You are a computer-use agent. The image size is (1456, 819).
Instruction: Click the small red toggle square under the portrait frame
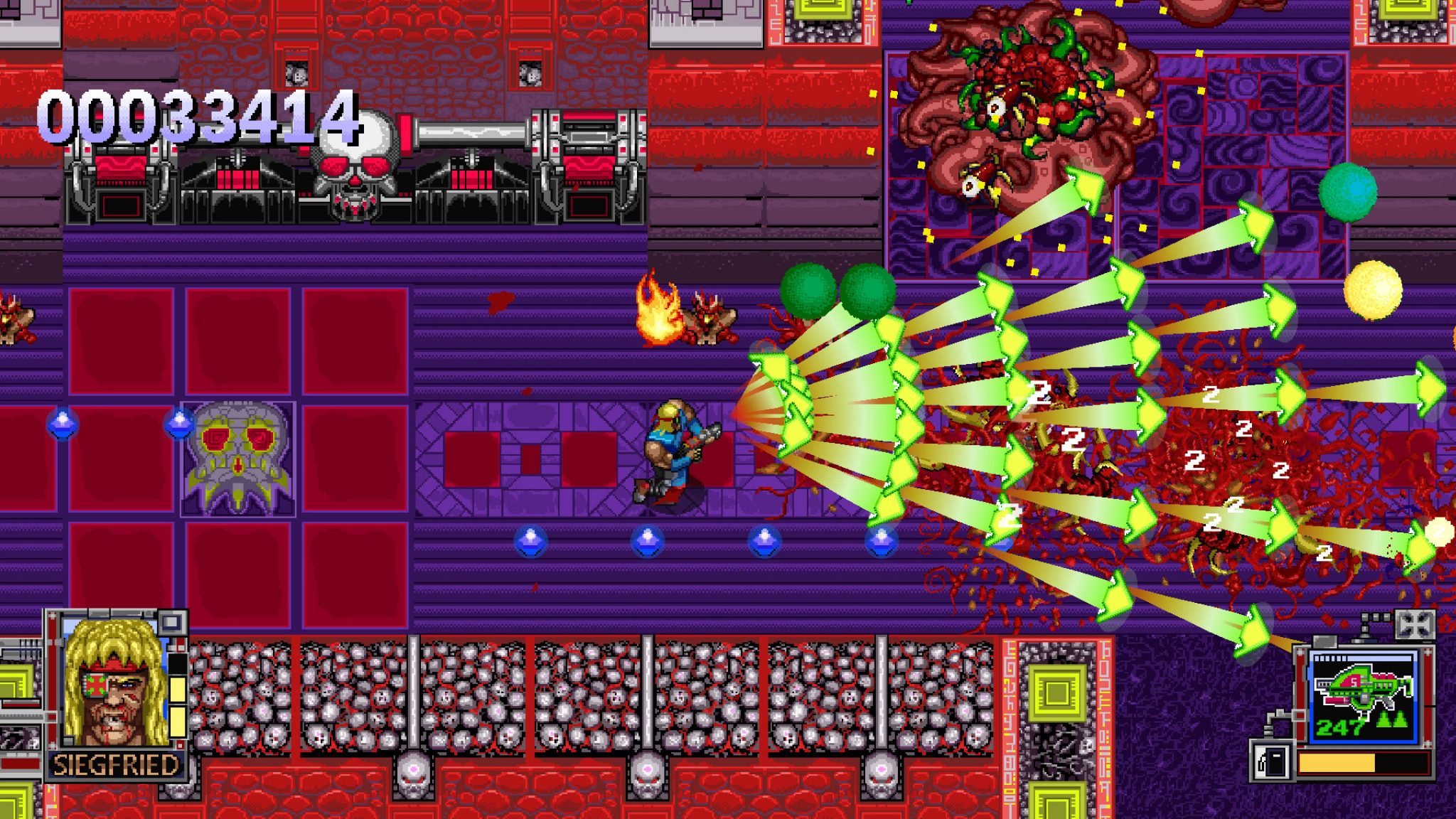pyautogui.click(x=180, y=744)
